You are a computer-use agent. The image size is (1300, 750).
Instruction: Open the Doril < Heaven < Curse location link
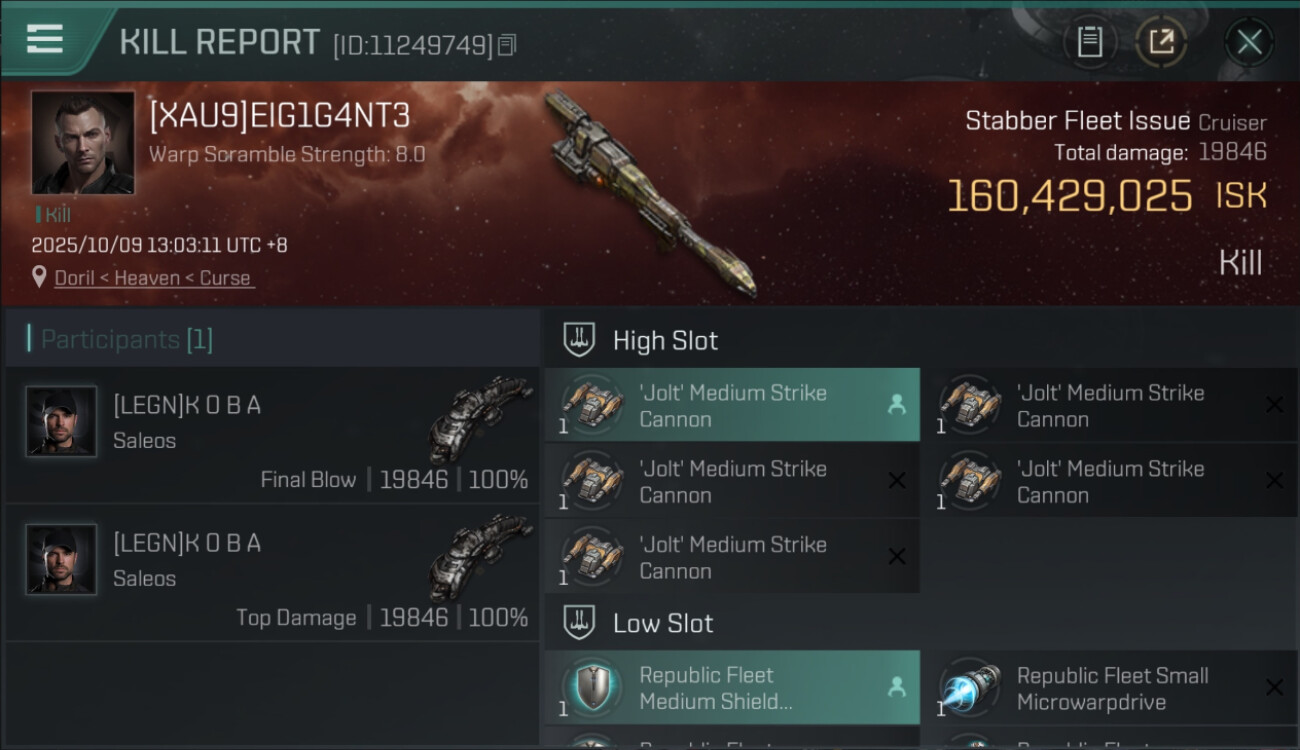(152, 278)
